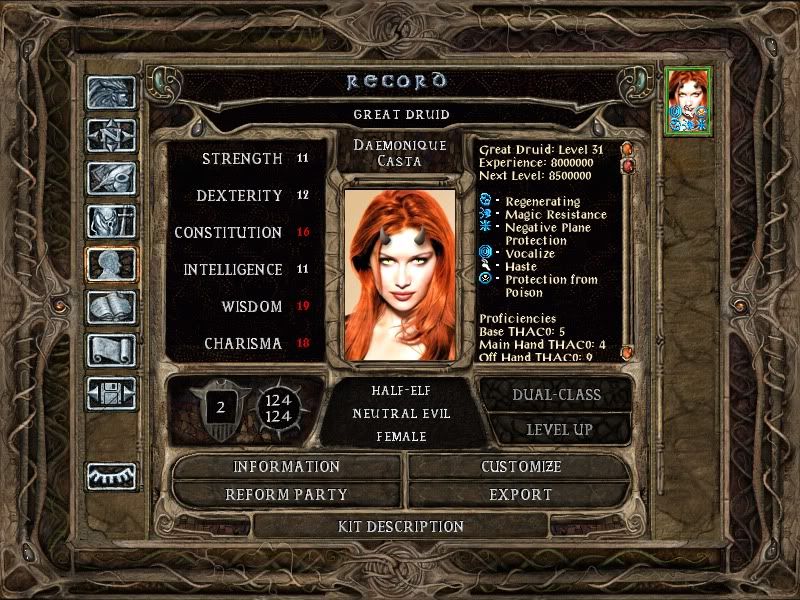
Task: Select Daemonique's party portrait thumbnail
Action: point(687,99)
